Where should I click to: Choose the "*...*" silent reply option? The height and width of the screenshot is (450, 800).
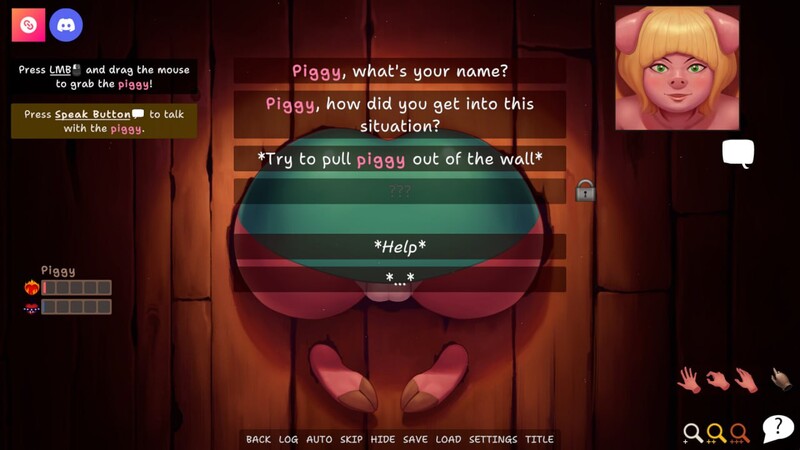[400, 279]
